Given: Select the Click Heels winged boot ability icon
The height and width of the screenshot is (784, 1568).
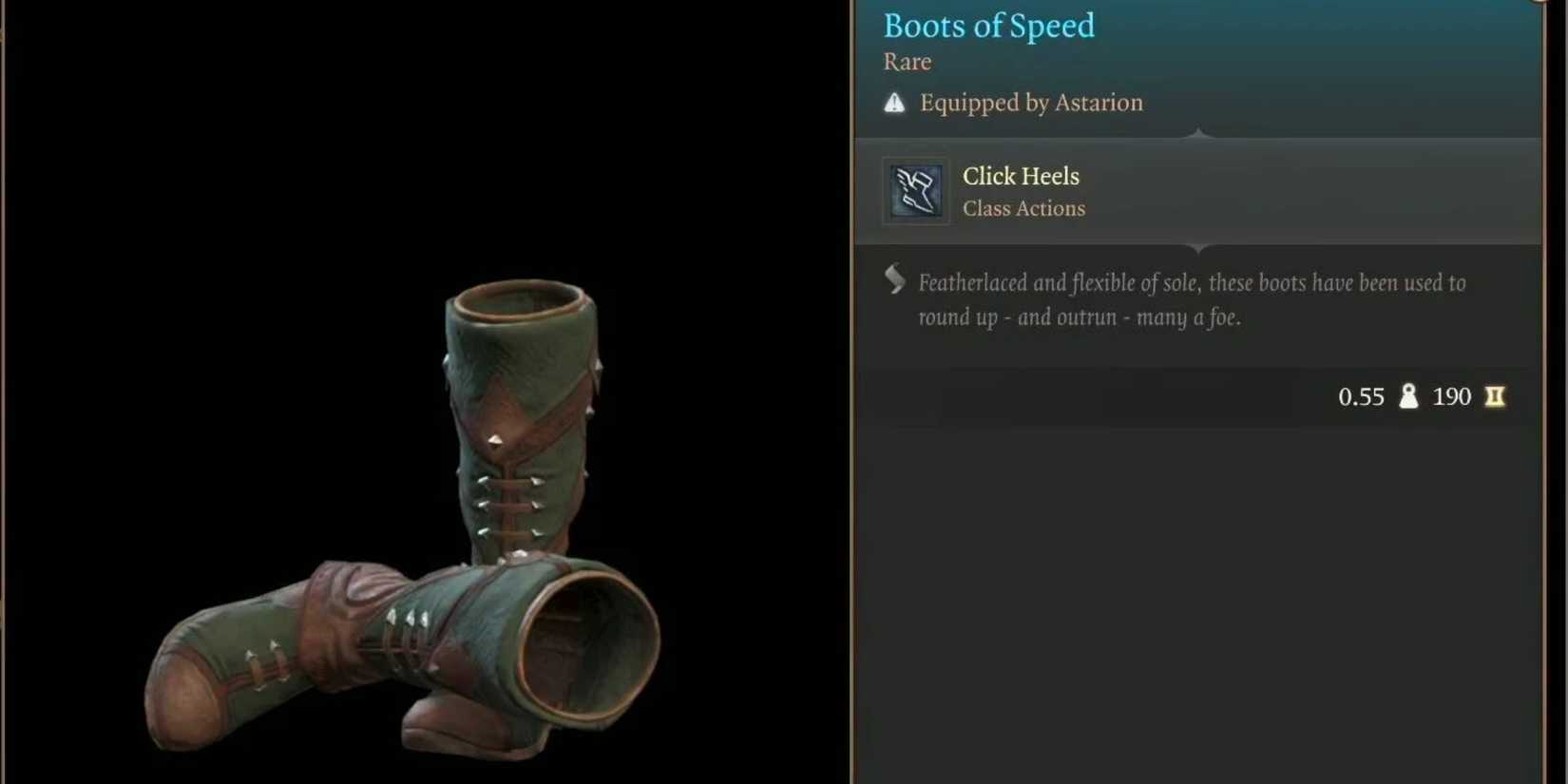Looking at the screenshot, I should pyautogui.click(x=915, y=190).
